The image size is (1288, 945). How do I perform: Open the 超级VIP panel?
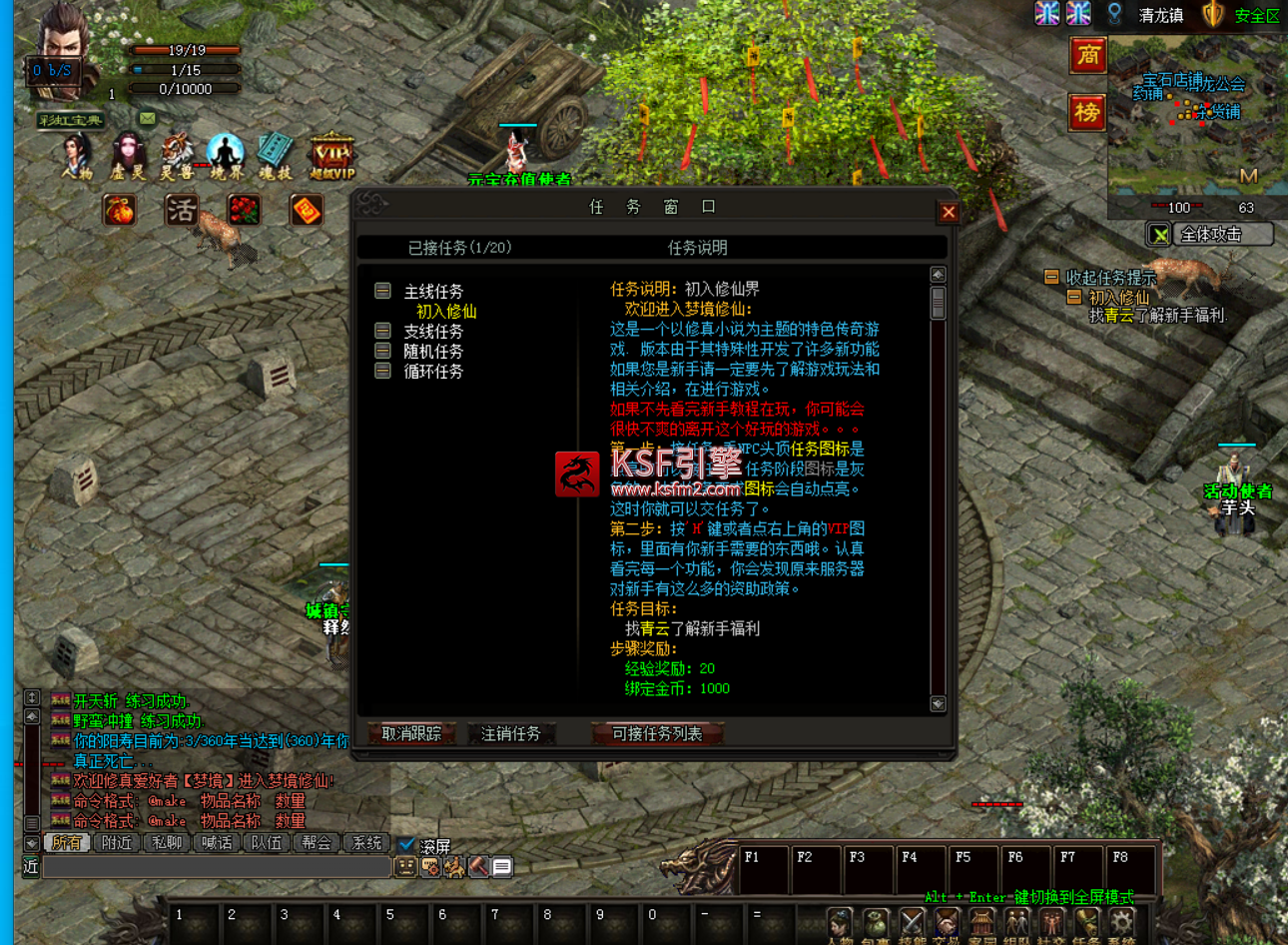pyautogui.click(x=331, y=156)
